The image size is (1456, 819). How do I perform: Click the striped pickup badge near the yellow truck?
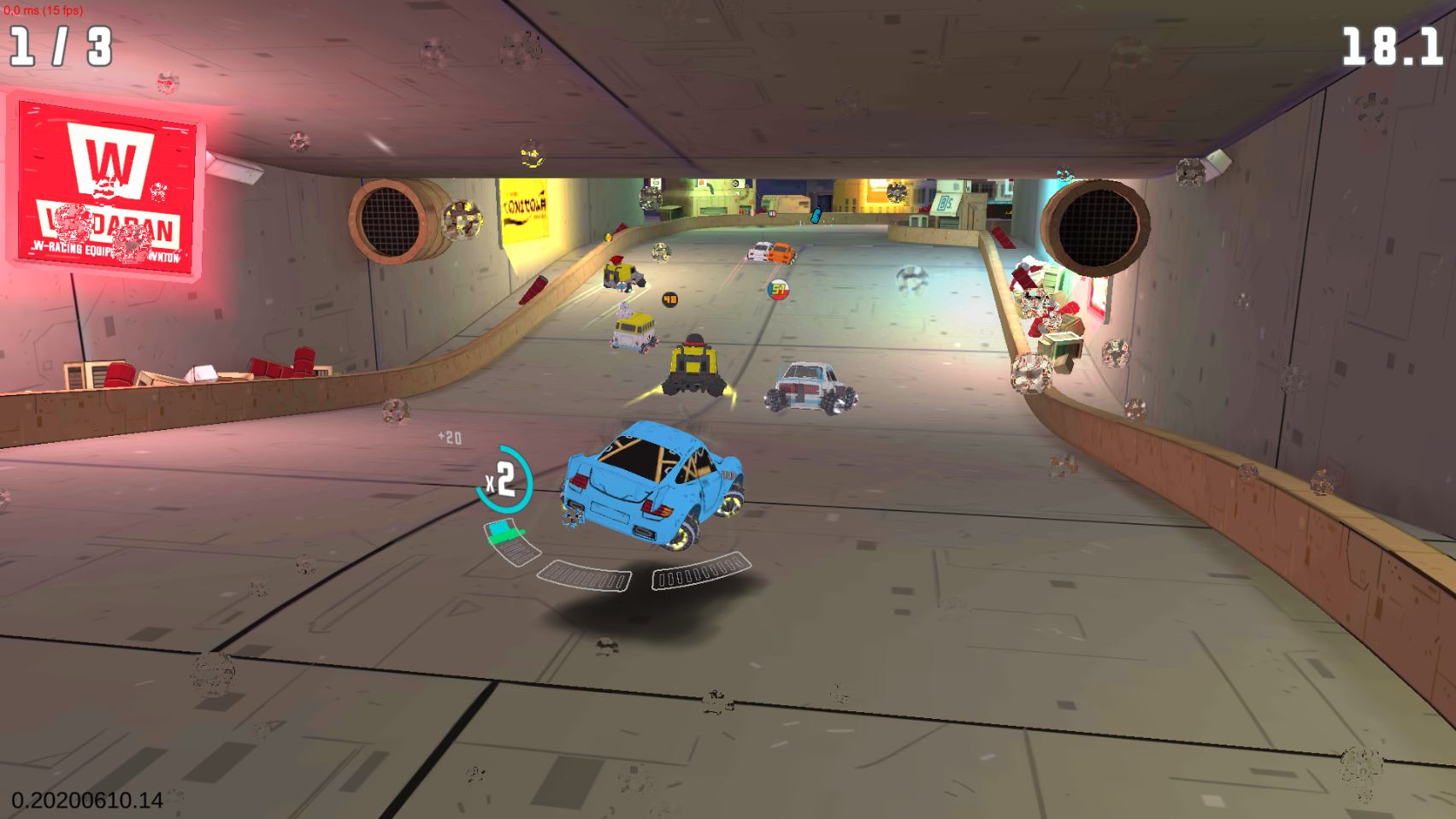[622, 287]
